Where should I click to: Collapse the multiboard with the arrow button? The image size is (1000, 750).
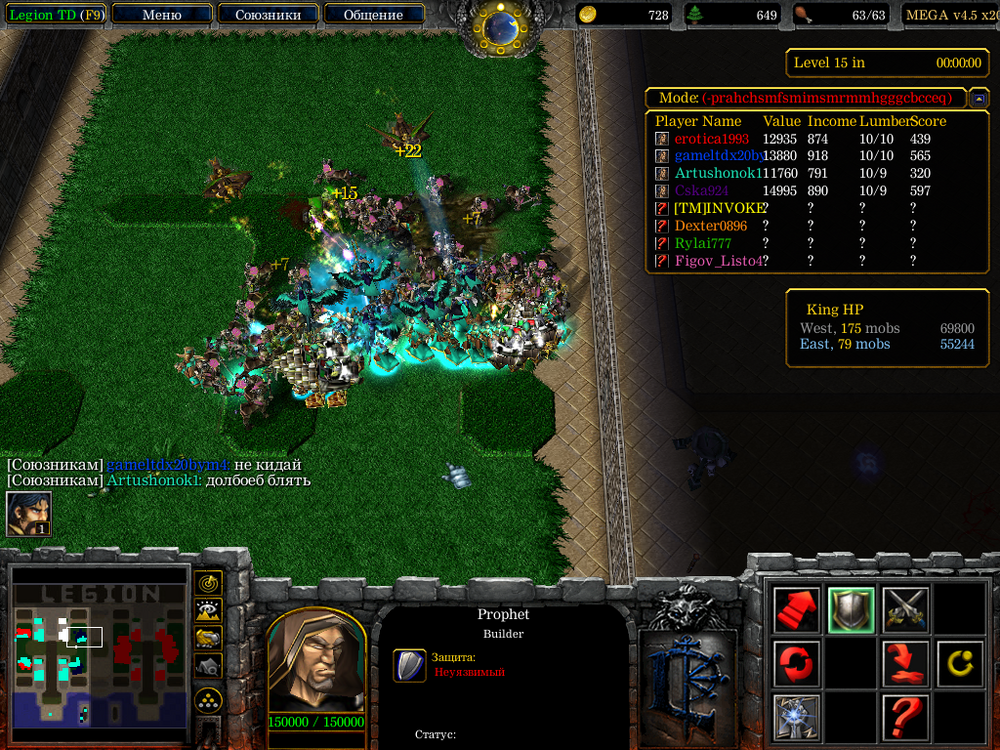click(x=979, y=98)
